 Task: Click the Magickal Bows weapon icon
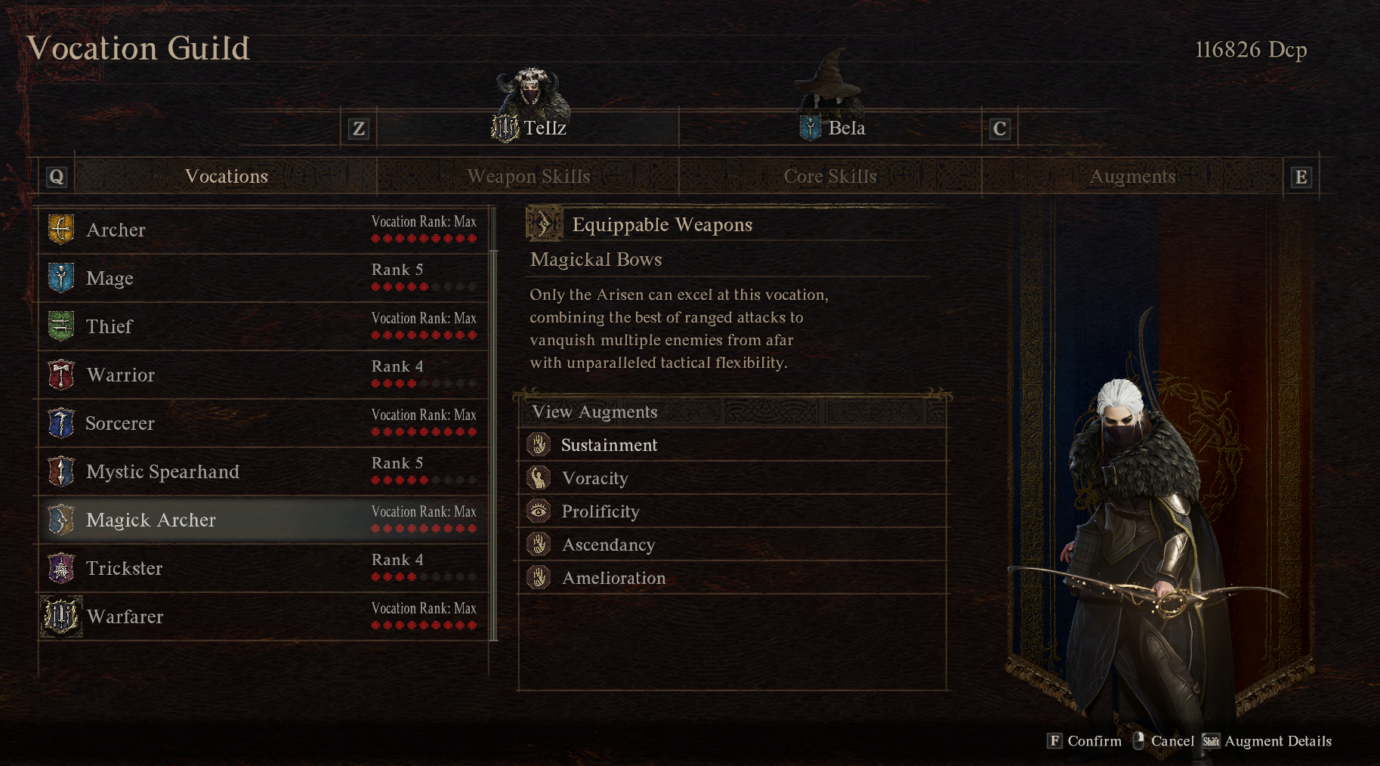(x=544, y=224)
